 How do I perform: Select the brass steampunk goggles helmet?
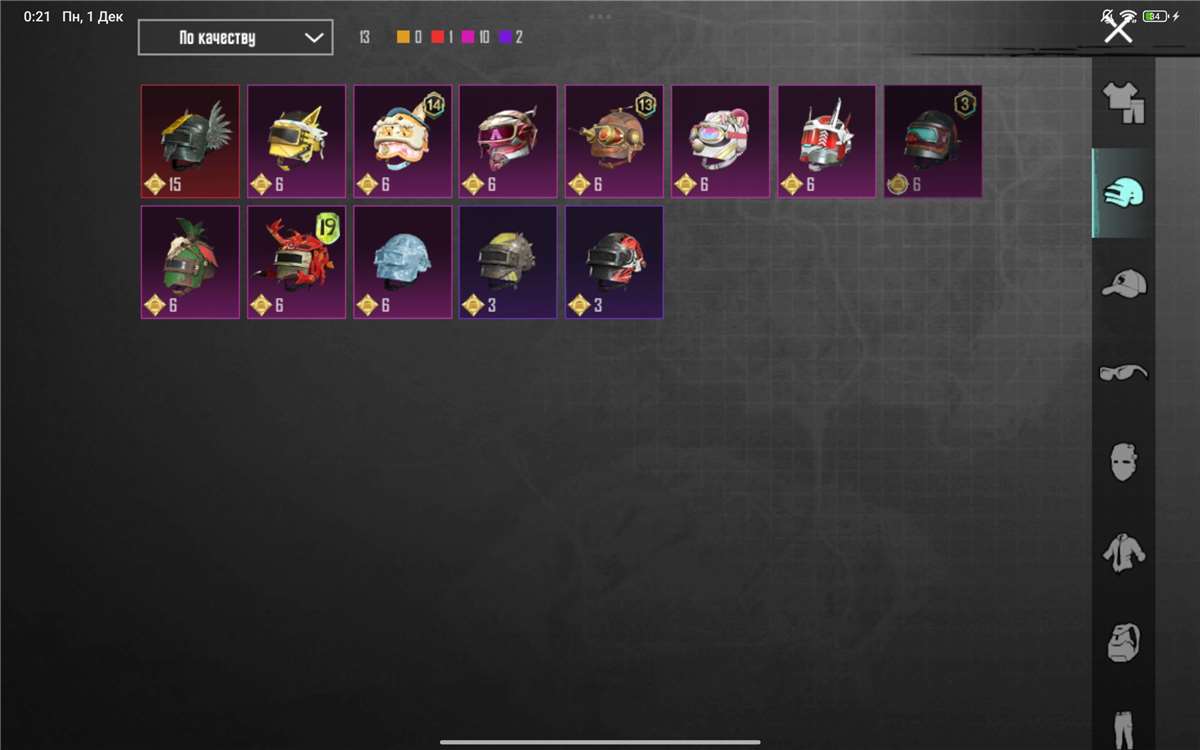coord(614,141)
